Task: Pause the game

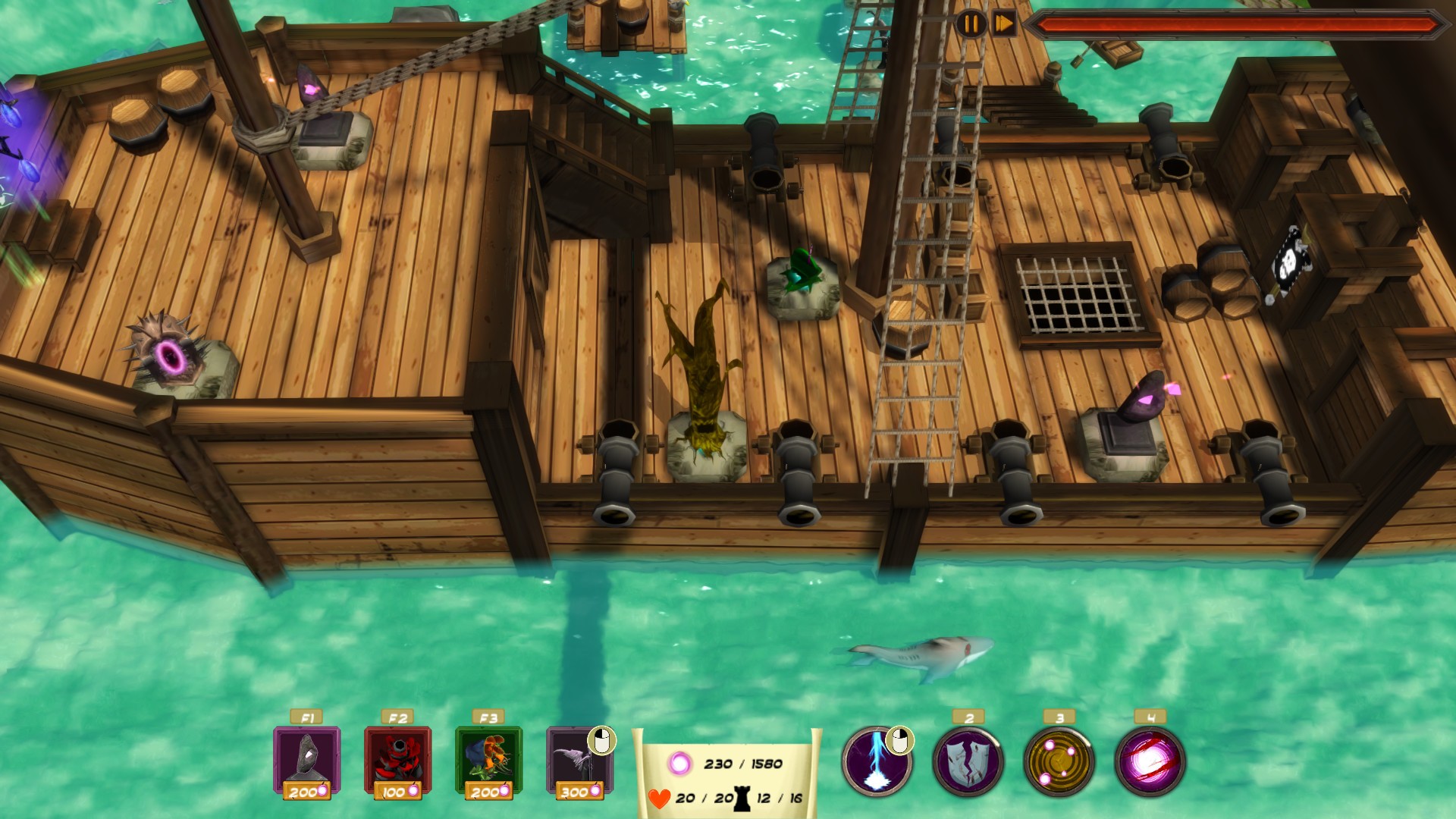Action: click(x=971, y=24)
